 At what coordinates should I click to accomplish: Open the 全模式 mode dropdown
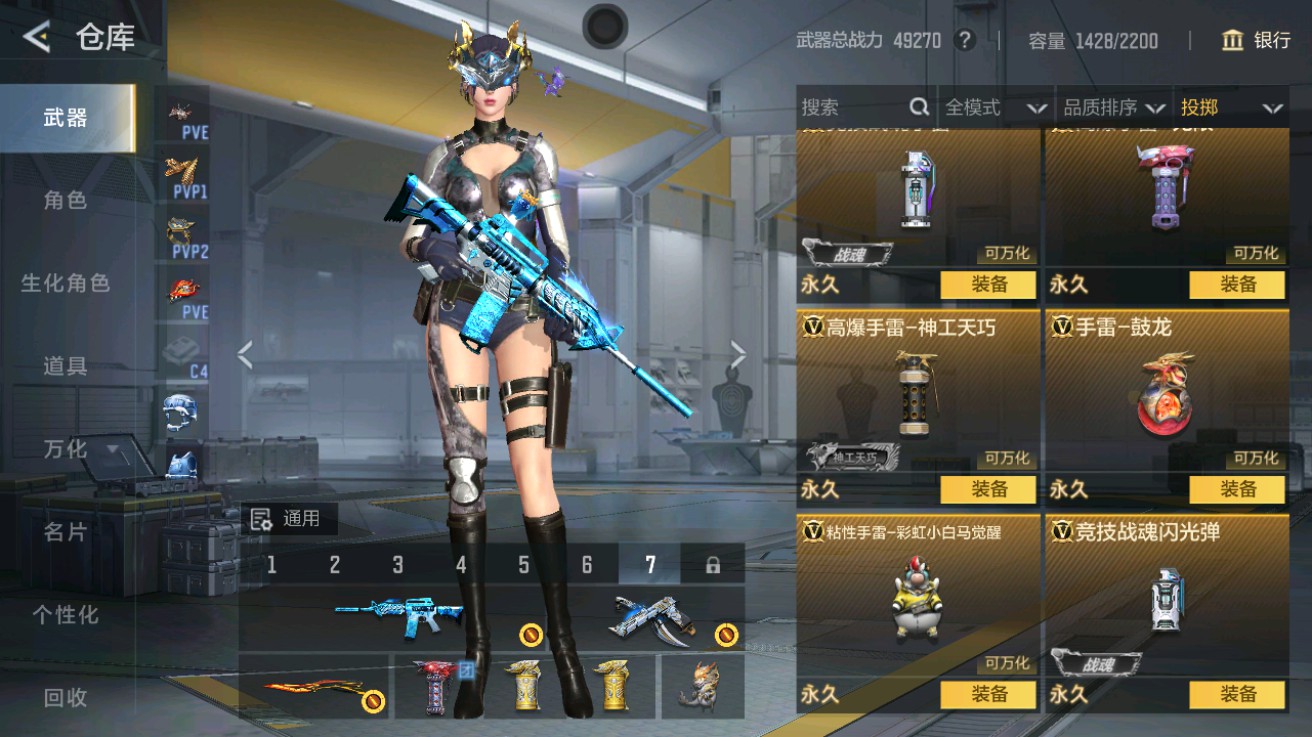(x=994, y=107)
